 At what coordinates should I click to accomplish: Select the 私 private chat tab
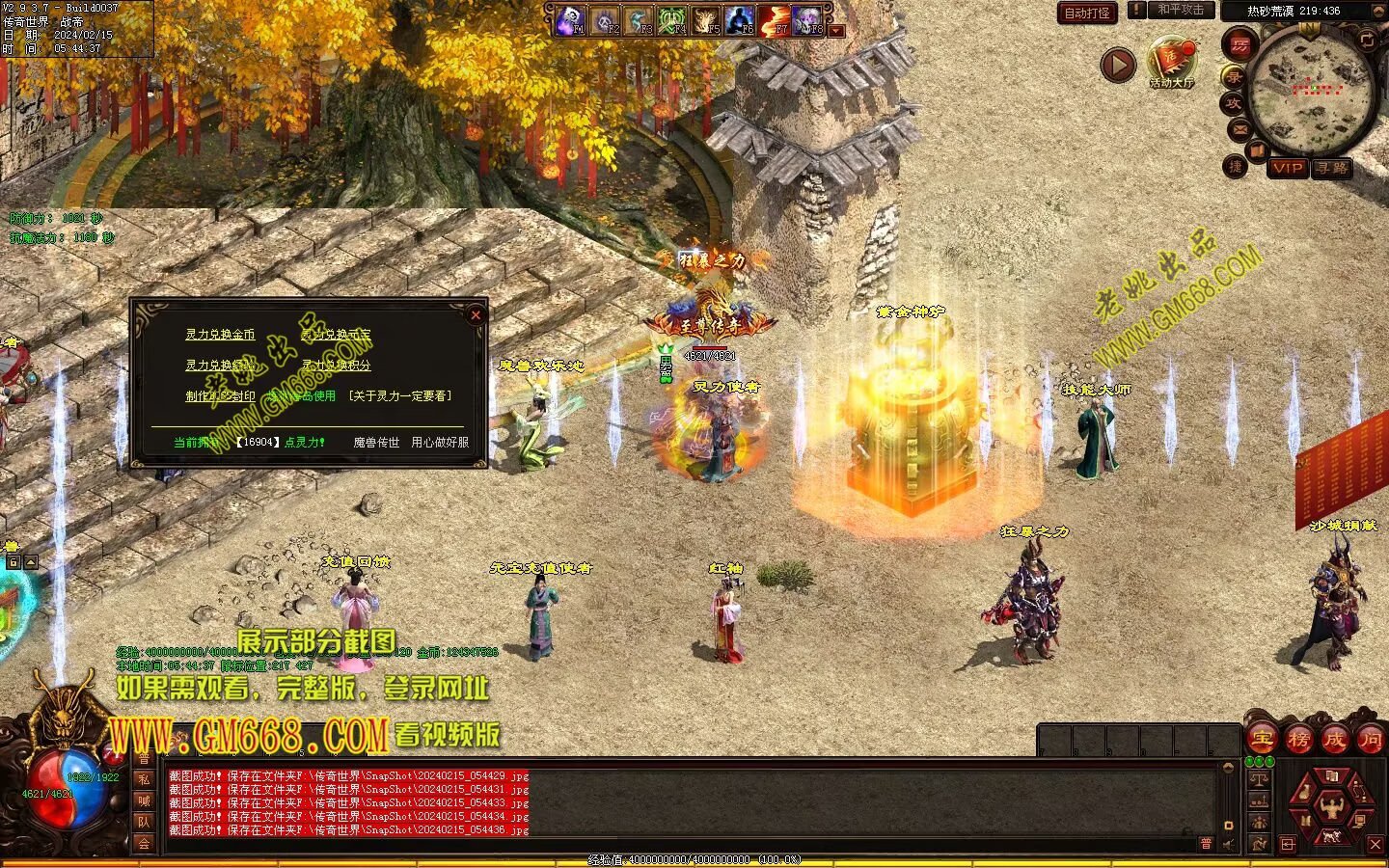pos(144,779)
